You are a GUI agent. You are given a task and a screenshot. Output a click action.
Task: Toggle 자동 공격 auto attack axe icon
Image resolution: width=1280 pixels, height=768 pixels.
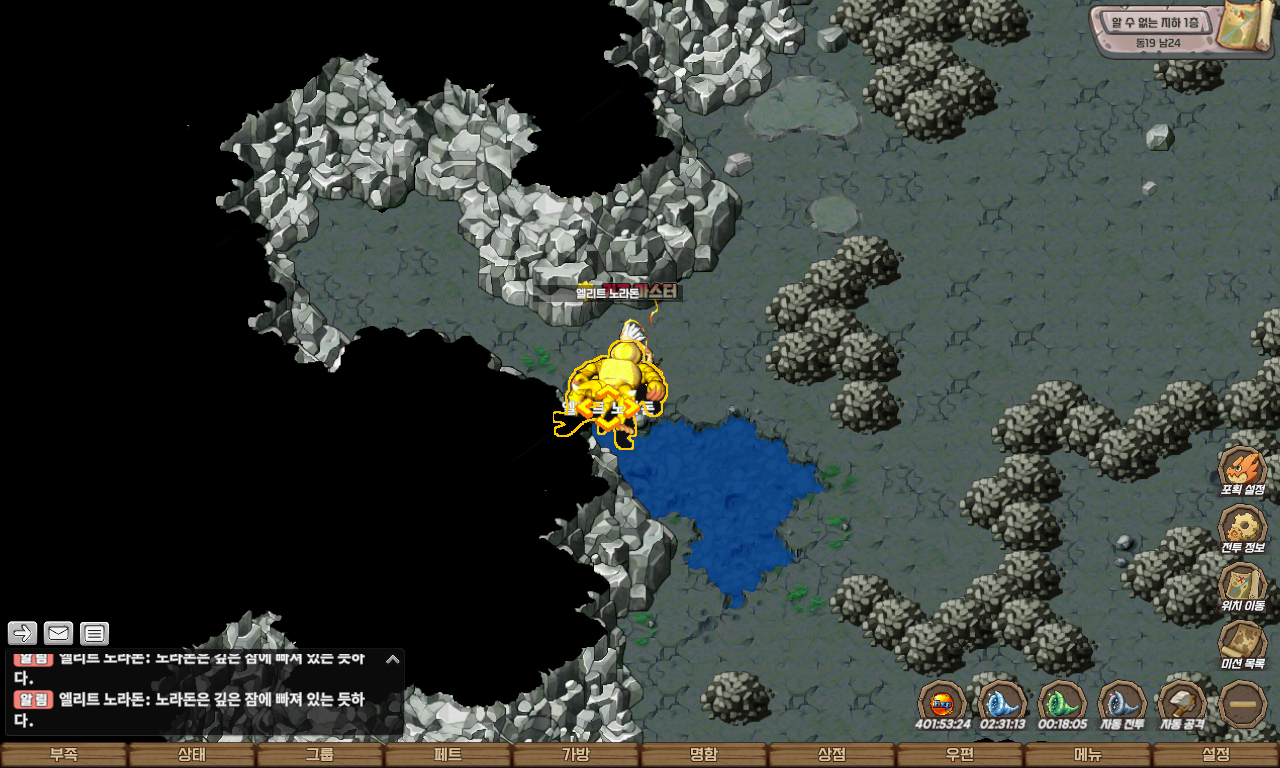coord(1182,704)
